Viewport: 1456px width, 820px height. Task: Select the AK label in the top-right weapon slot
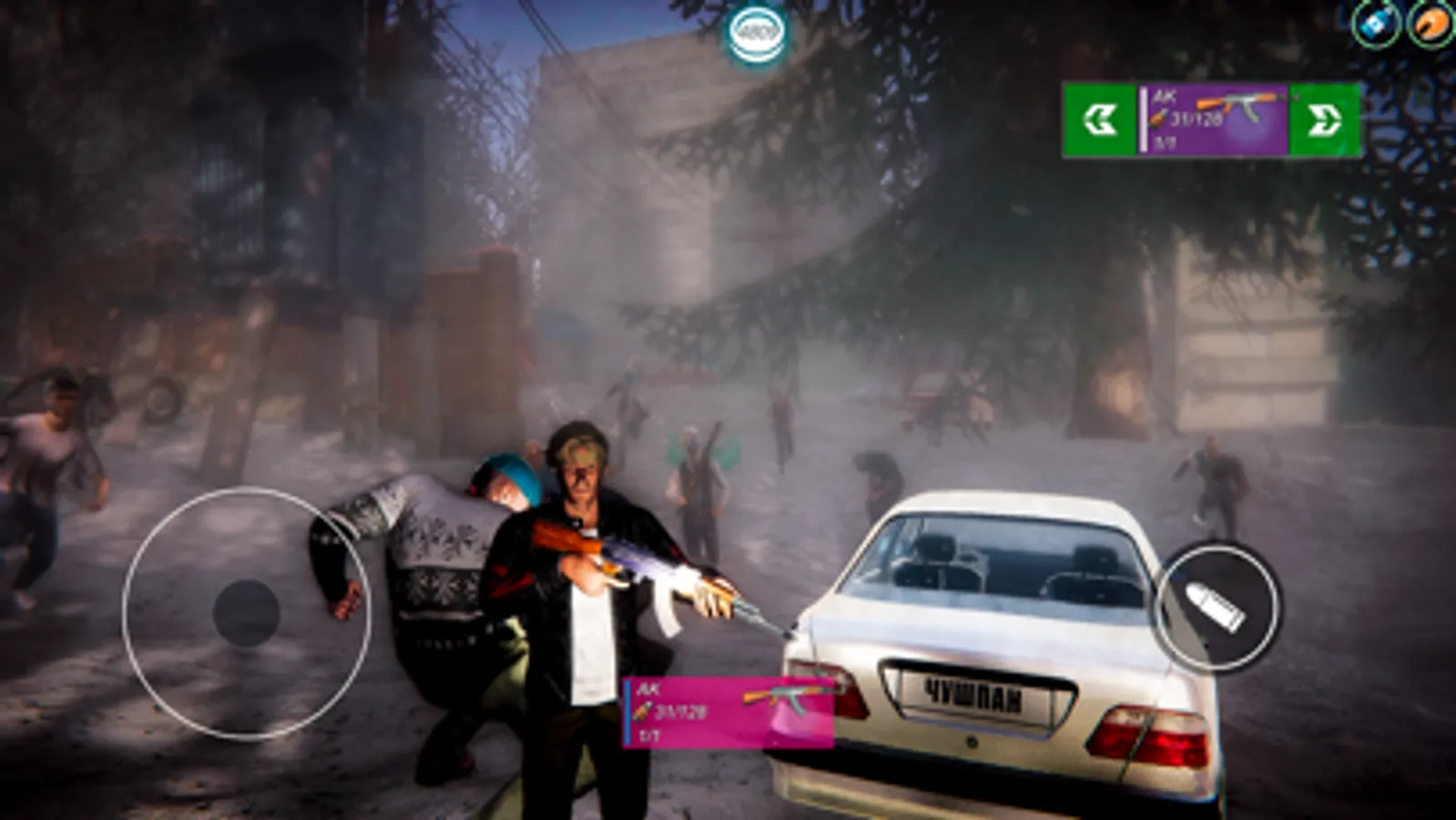coord(1165,94)
